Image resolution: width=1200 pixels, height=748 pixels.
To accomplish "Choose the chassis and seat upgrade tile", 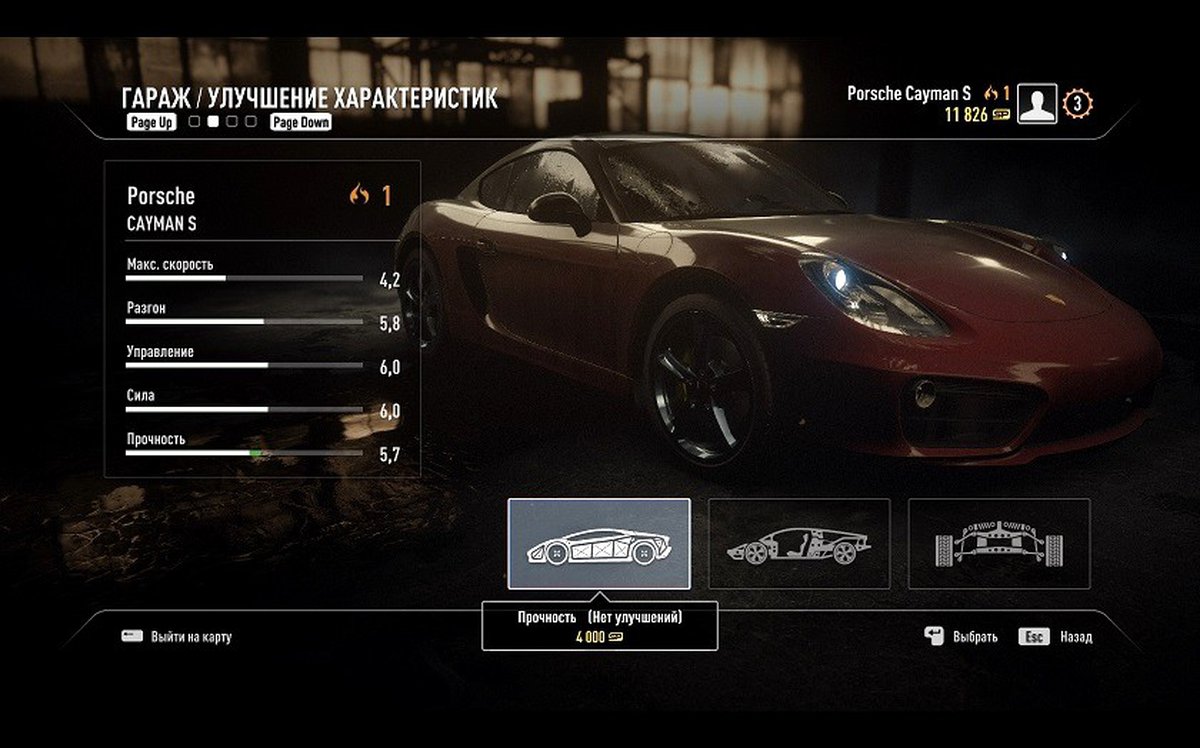I will point(799,543).
